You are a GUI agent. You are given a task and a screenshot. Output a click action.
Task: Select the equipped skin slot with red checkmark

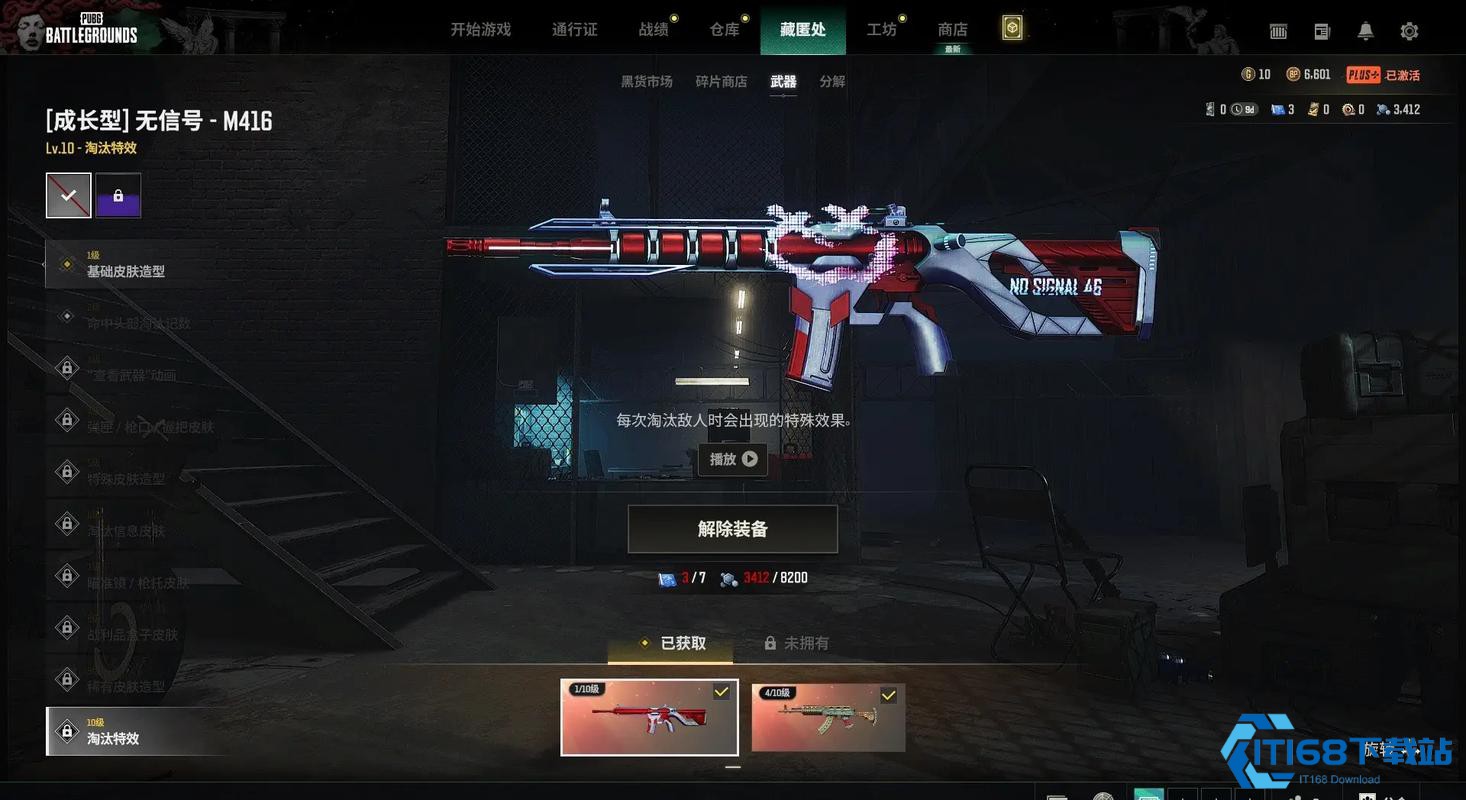pos(68,194)
